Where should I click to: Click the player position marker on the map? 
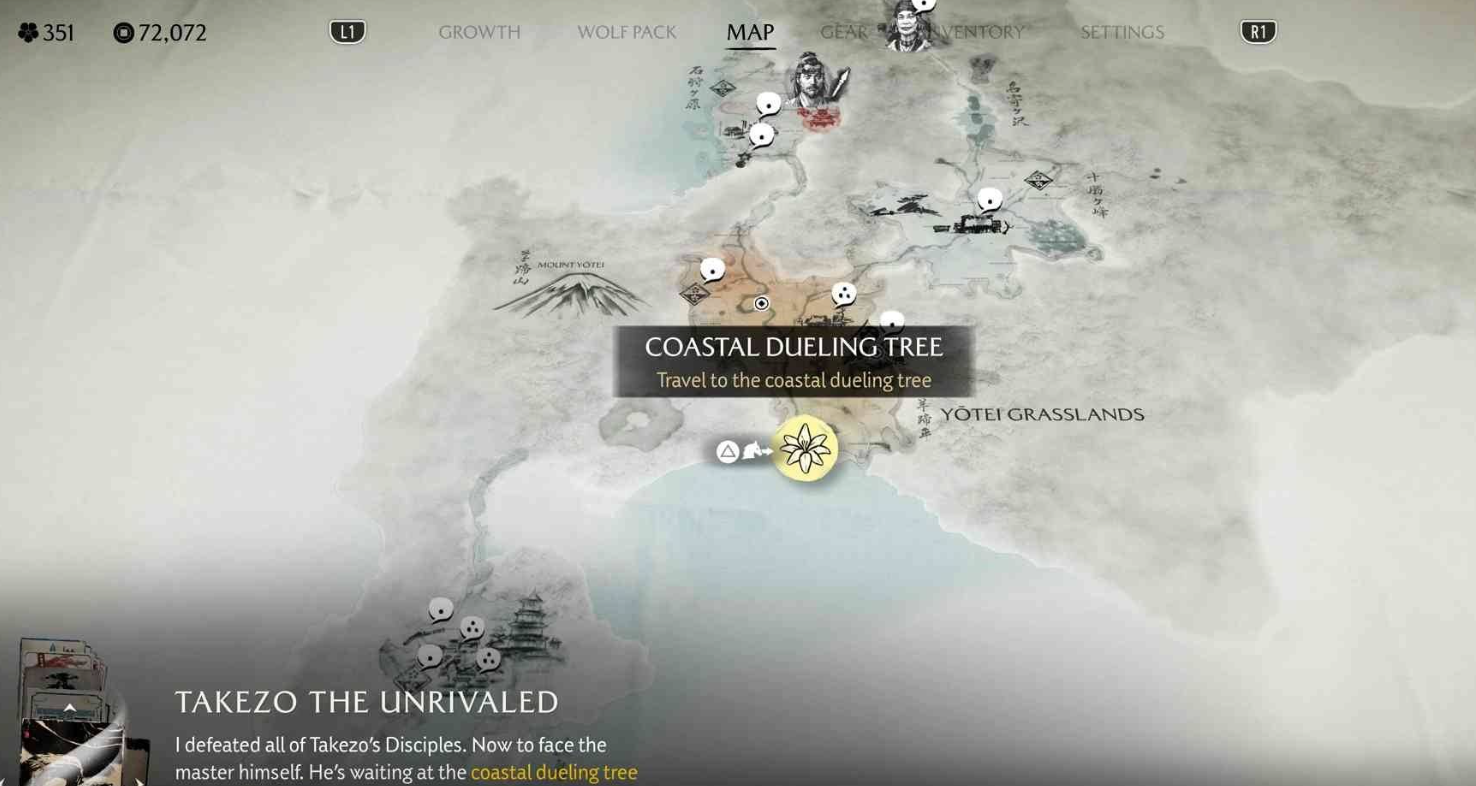pos(762,303)
